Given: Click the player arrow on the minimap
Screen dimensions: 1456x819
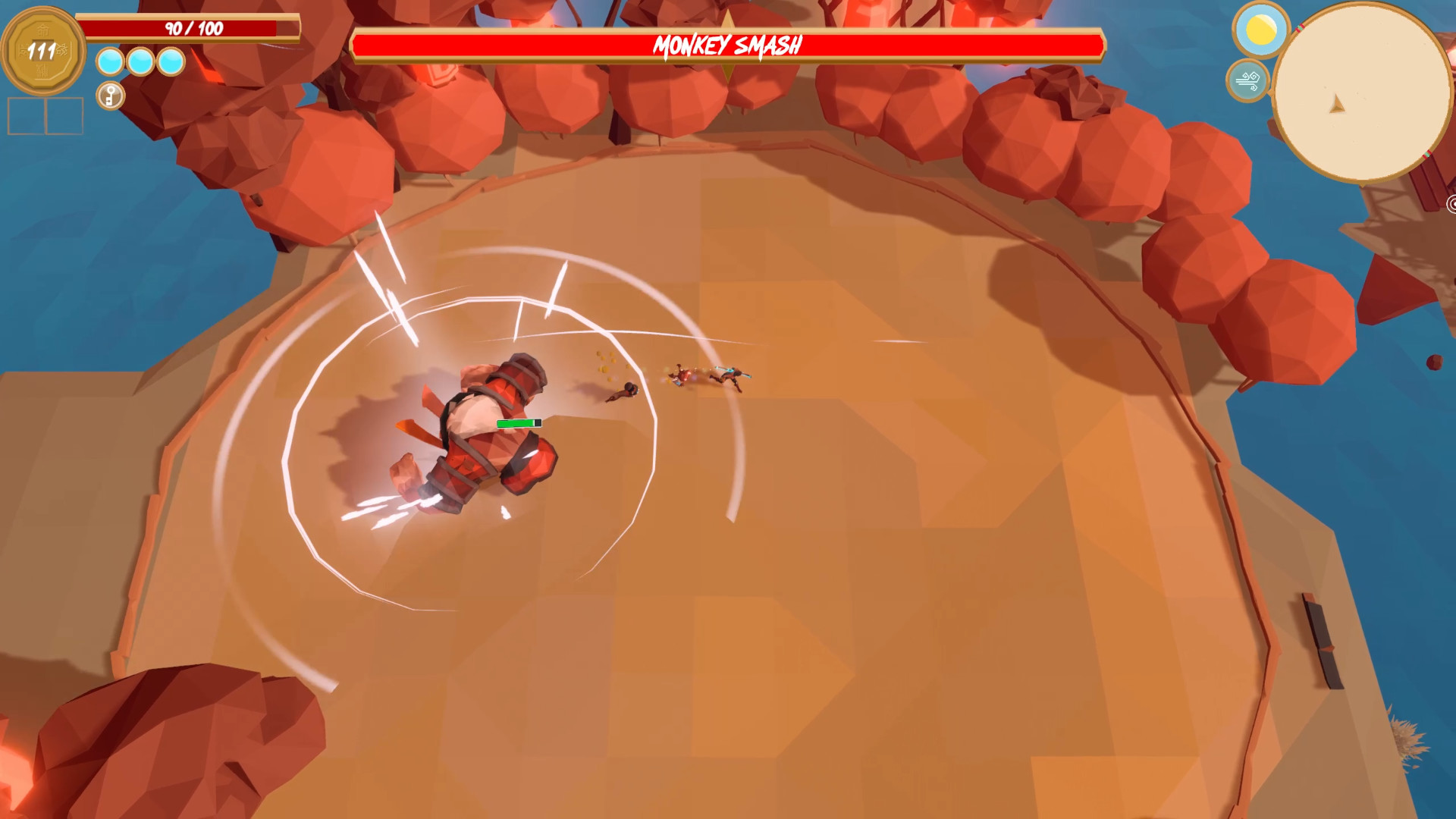Looking at the screenshot, I should [1337, 103].
